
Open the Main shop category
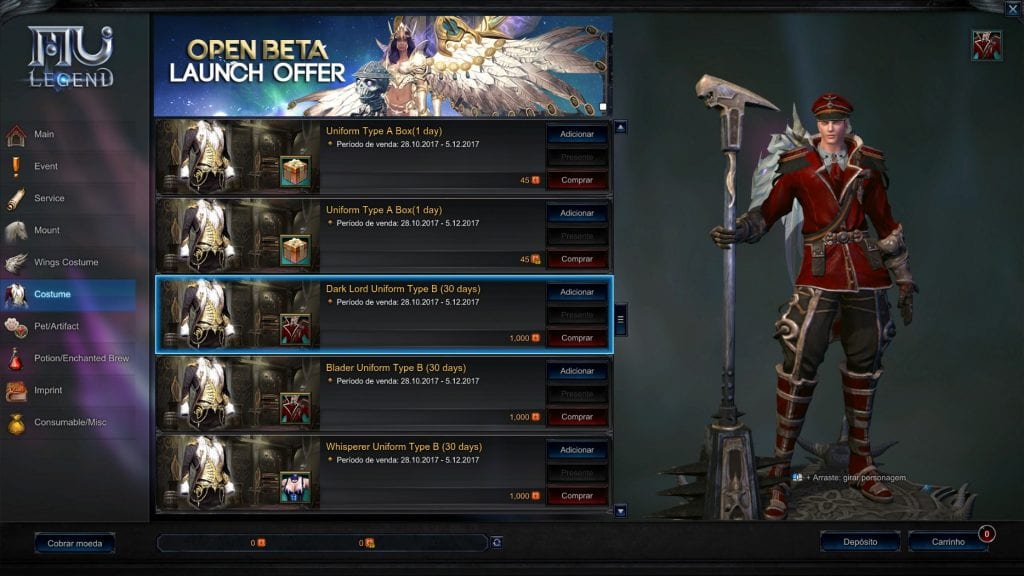45,135
